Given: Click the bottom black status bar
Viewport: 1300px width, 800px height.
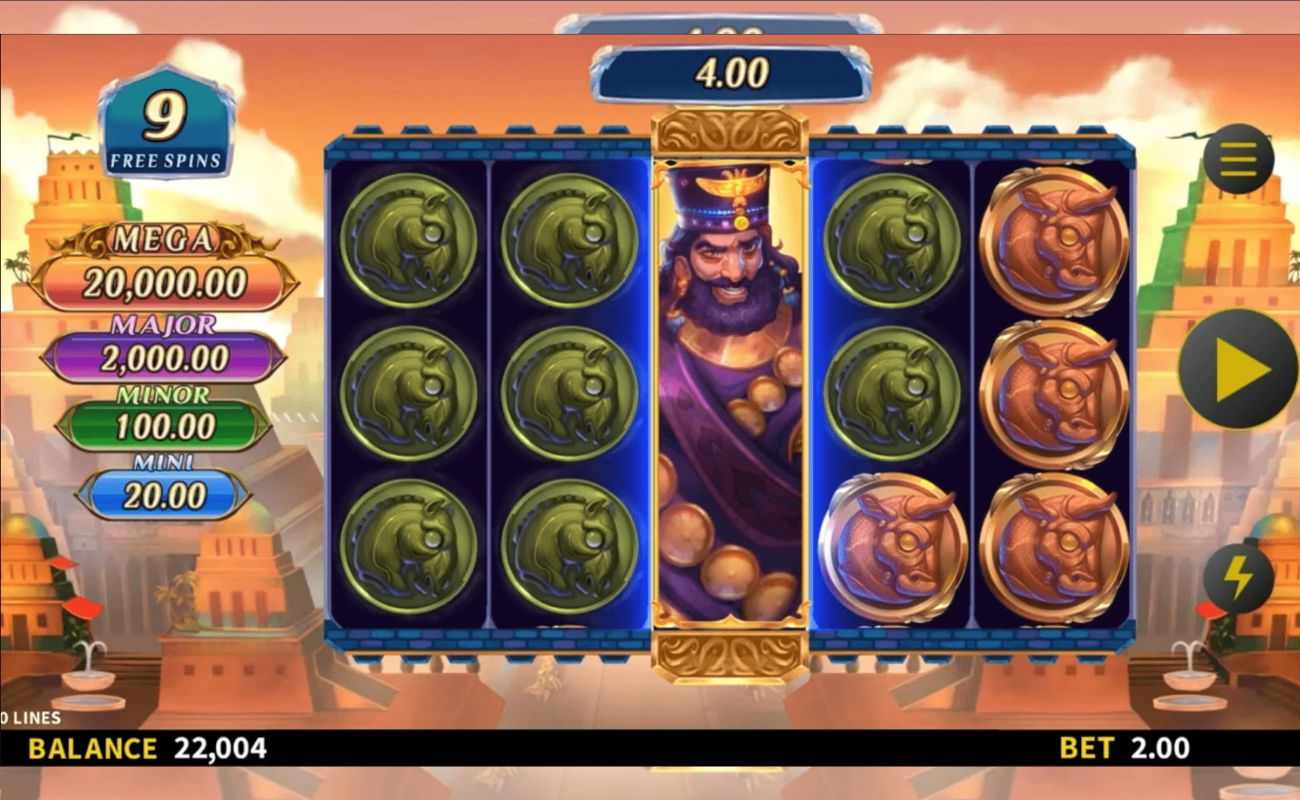Looking at the screenshot, I should click(650, 748).
